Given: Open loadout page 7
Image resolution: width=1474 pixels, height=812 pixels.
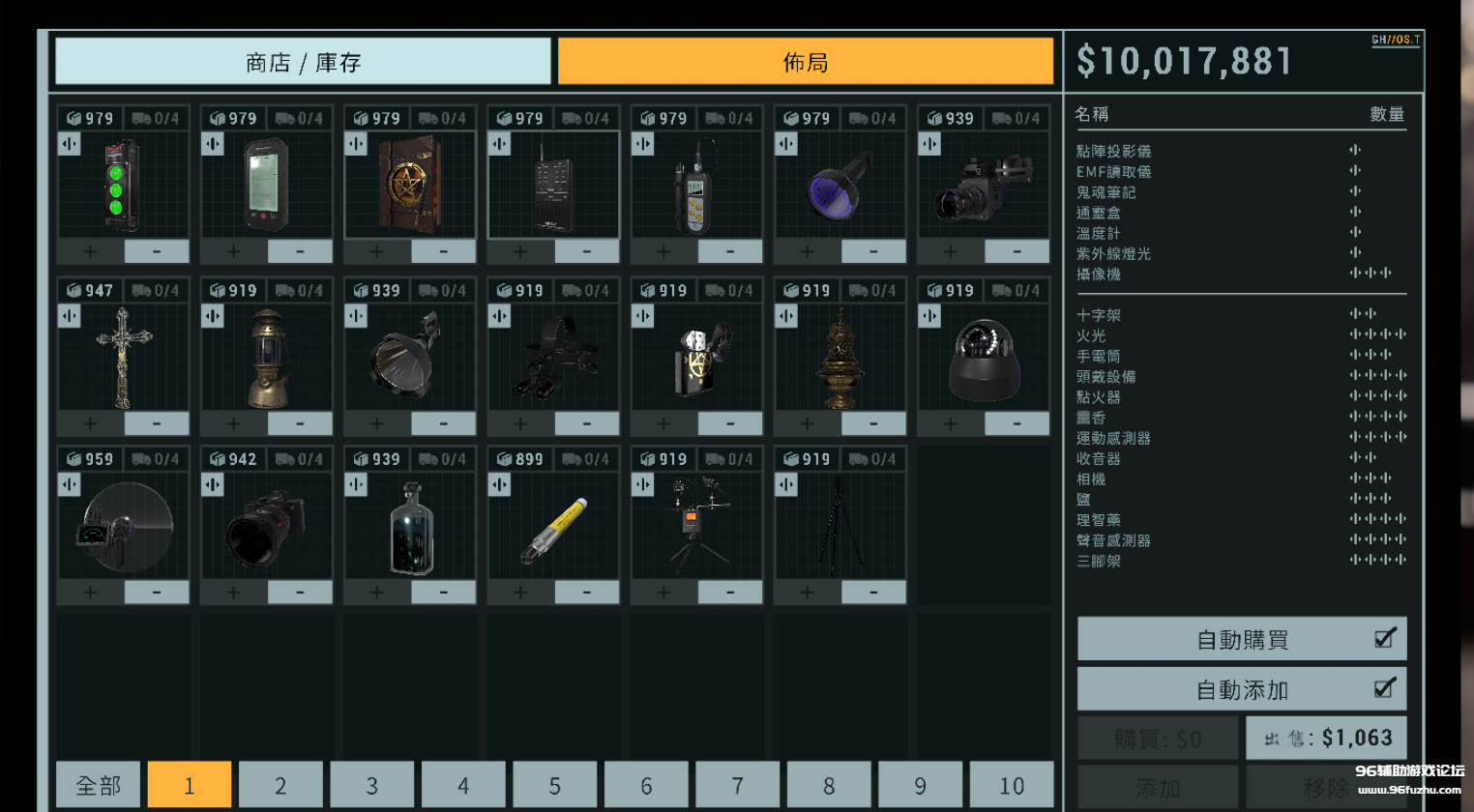Looking at the screenshot, I should (x=737, y=785).
